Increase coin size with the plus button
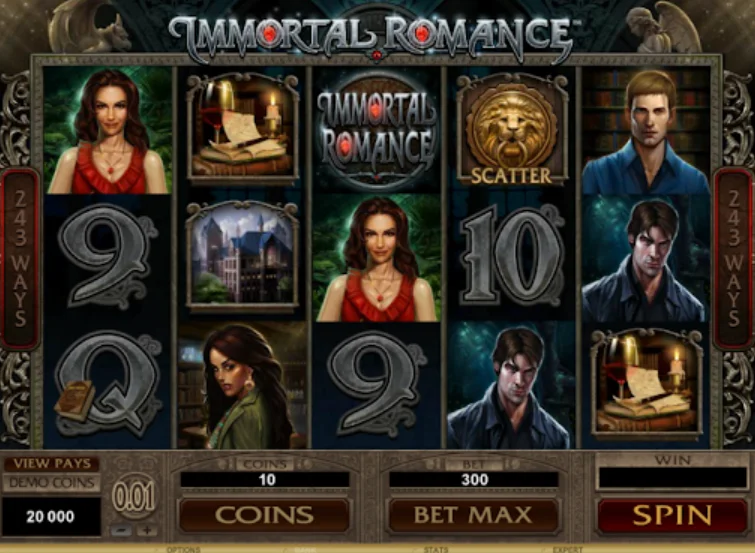 [146, 531]
